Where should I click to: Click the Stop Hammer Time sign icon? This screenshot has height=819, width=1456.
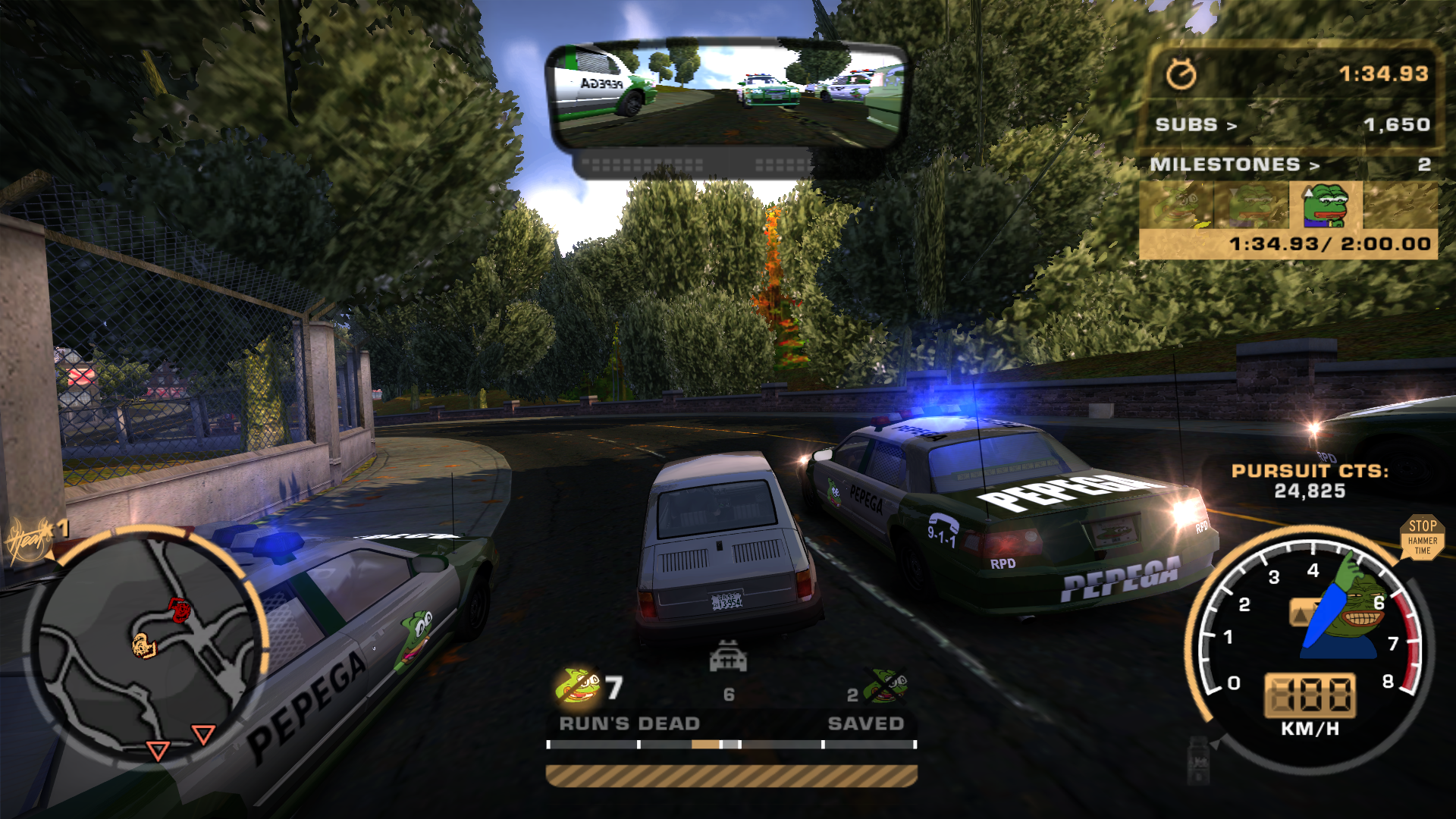(x=1422, y=537)
